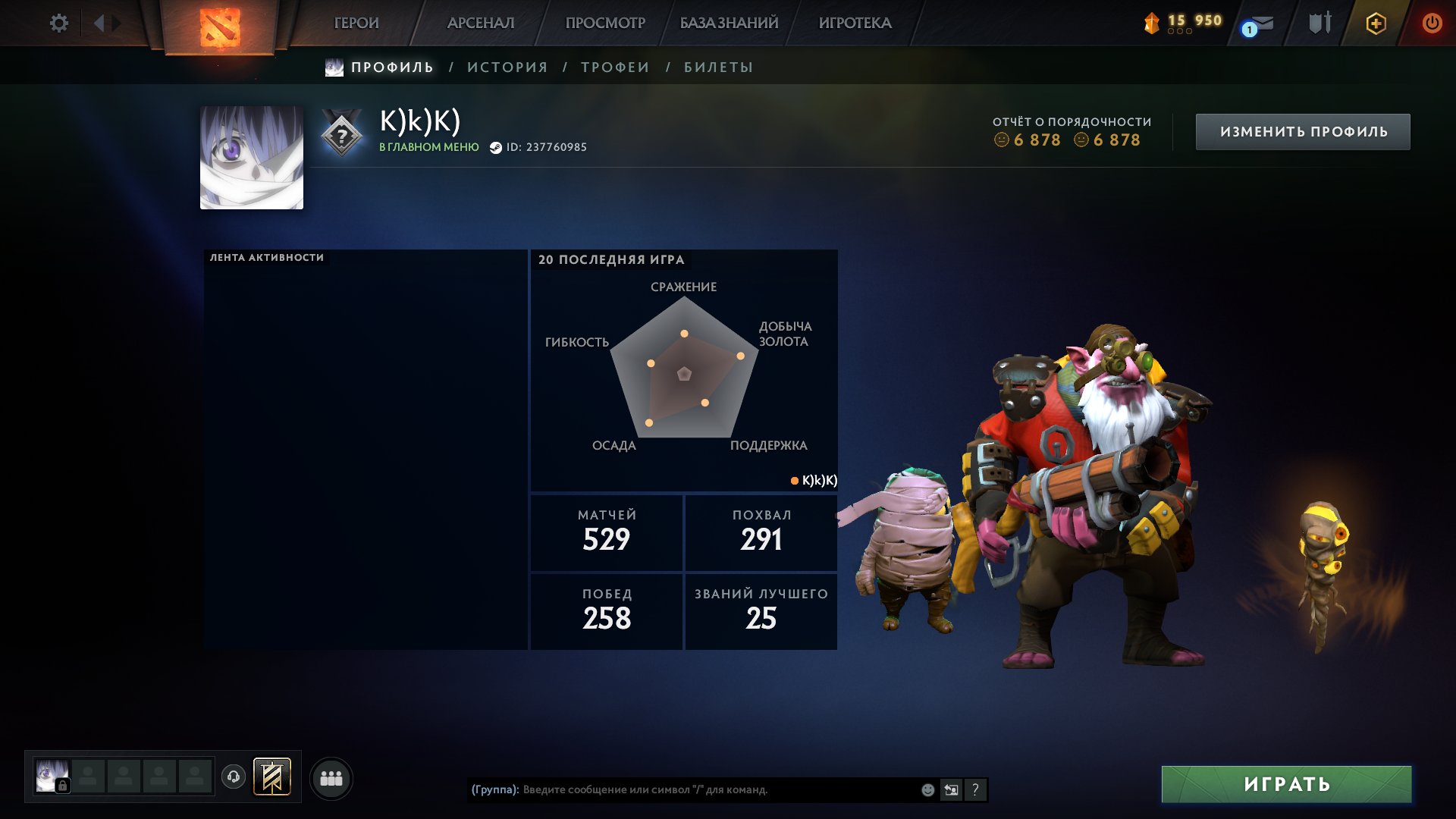Open the emoticon smiley in chat bar
This screenshot has height=819, width=1456.
point(927,789)
